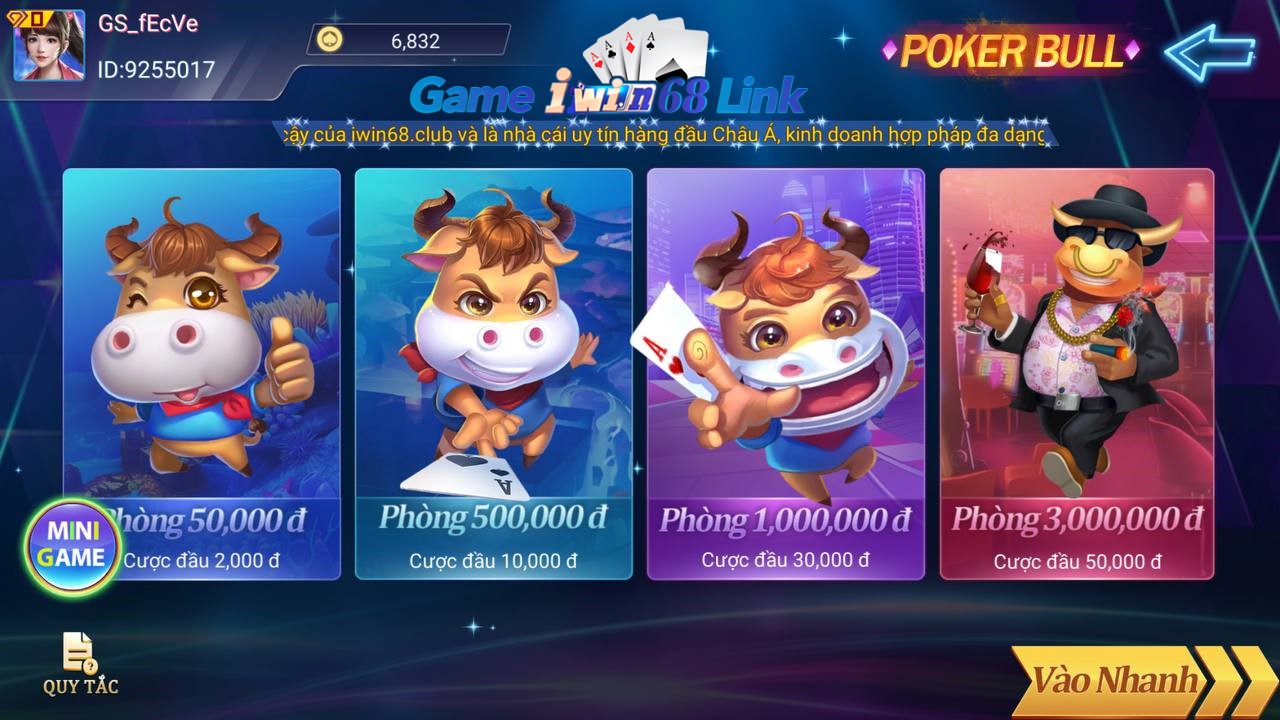
Task: Click the Game iwin68 Link logo text
Action: tap(610, 95)
